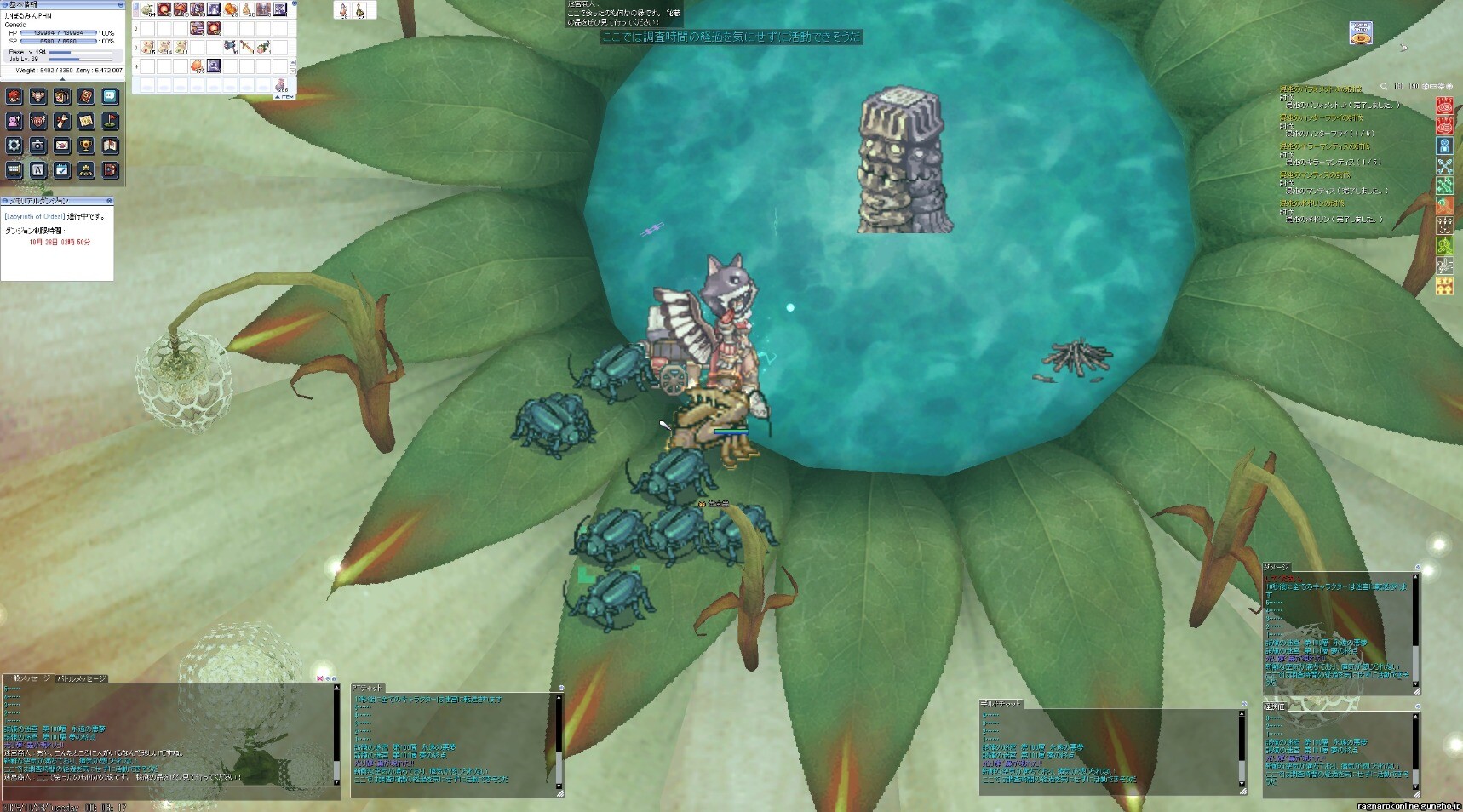This screenshot has width=1463, height=812.
Task: Switch to the バトルメッセージ chat tab
Action: point(82,678)
